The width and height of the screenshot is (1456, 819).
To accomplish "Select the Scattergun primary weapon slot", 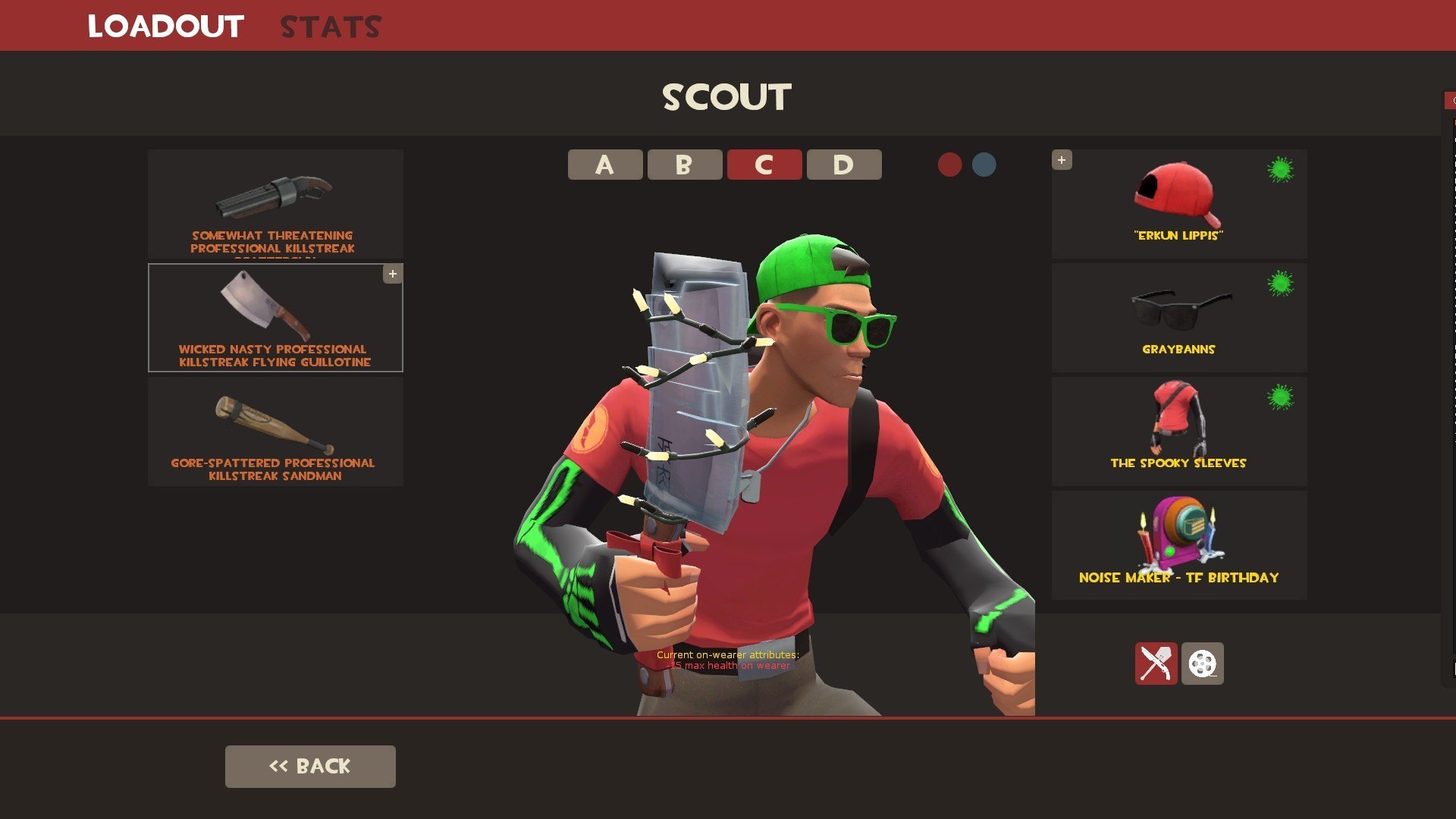I will pyautogui.click(x=275, y=204).
